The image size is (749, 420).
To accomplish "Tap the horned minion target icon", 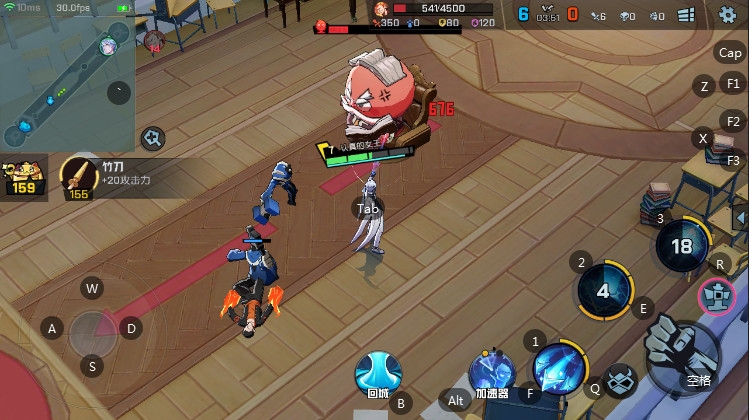I will point(621,380).
